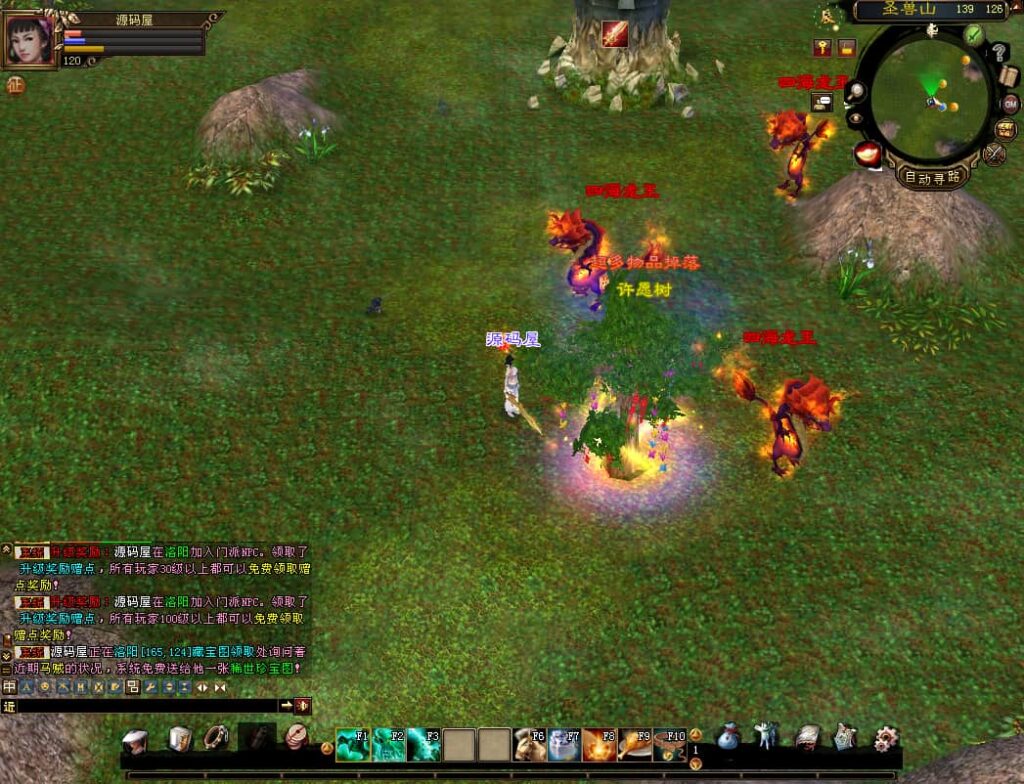The image size is (1024, 784).
Task: Use the F8 fiery skill slot
Action: tap(599, 744)
